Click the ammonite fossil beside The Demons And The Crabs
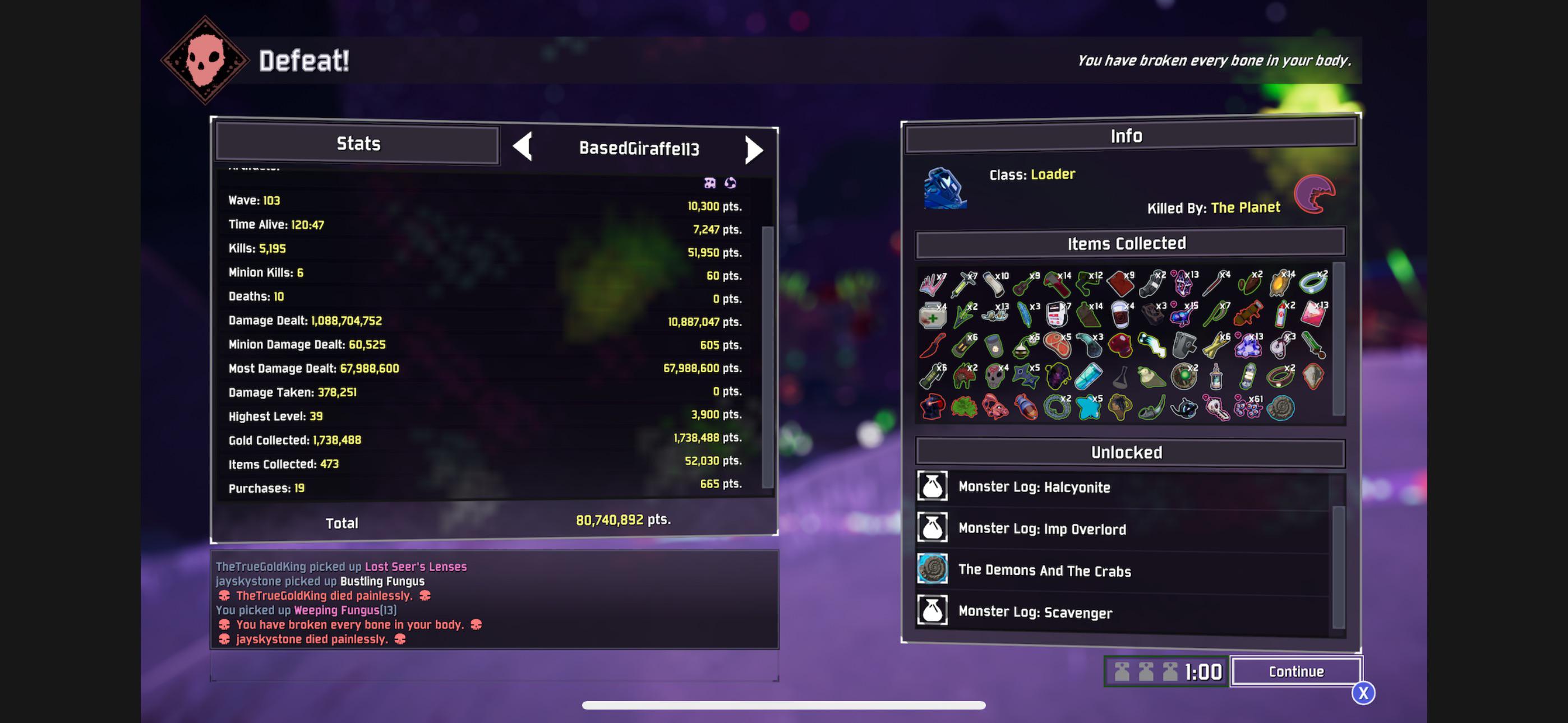This screenshot has height=723, width=1568. (x=933, y=571)
